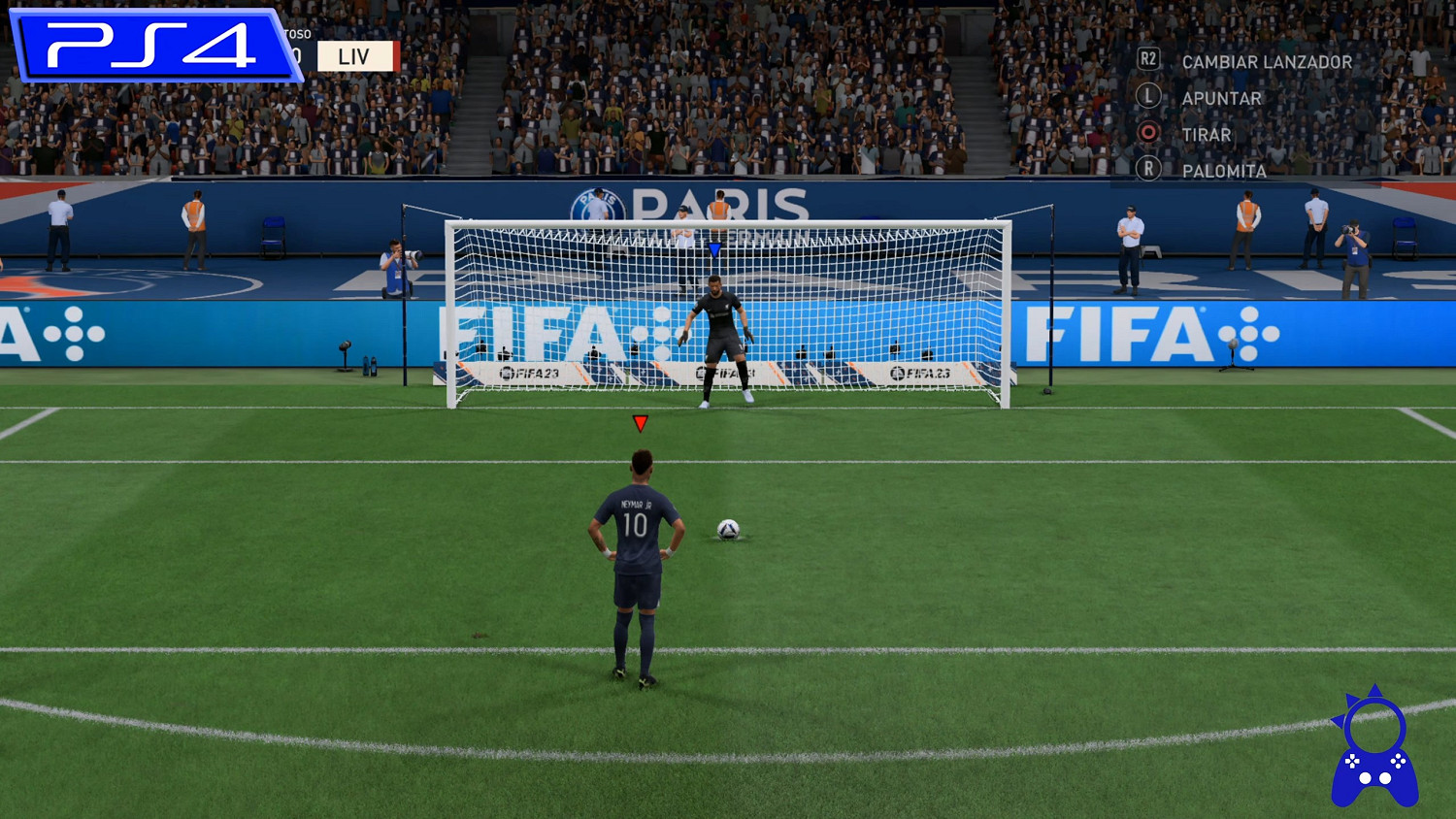
Task: Select the LIV team tab on the scoreboard
Action: tap(355, 55)
